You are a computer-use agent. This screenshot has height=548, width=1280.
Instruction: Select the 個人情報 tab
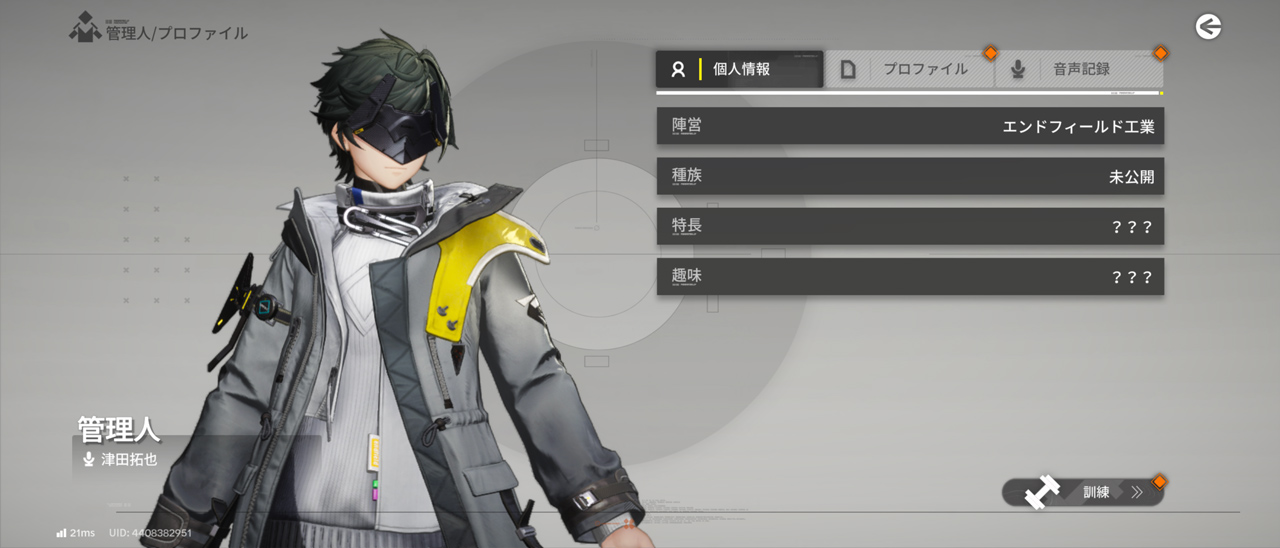(x=740, y=69)
